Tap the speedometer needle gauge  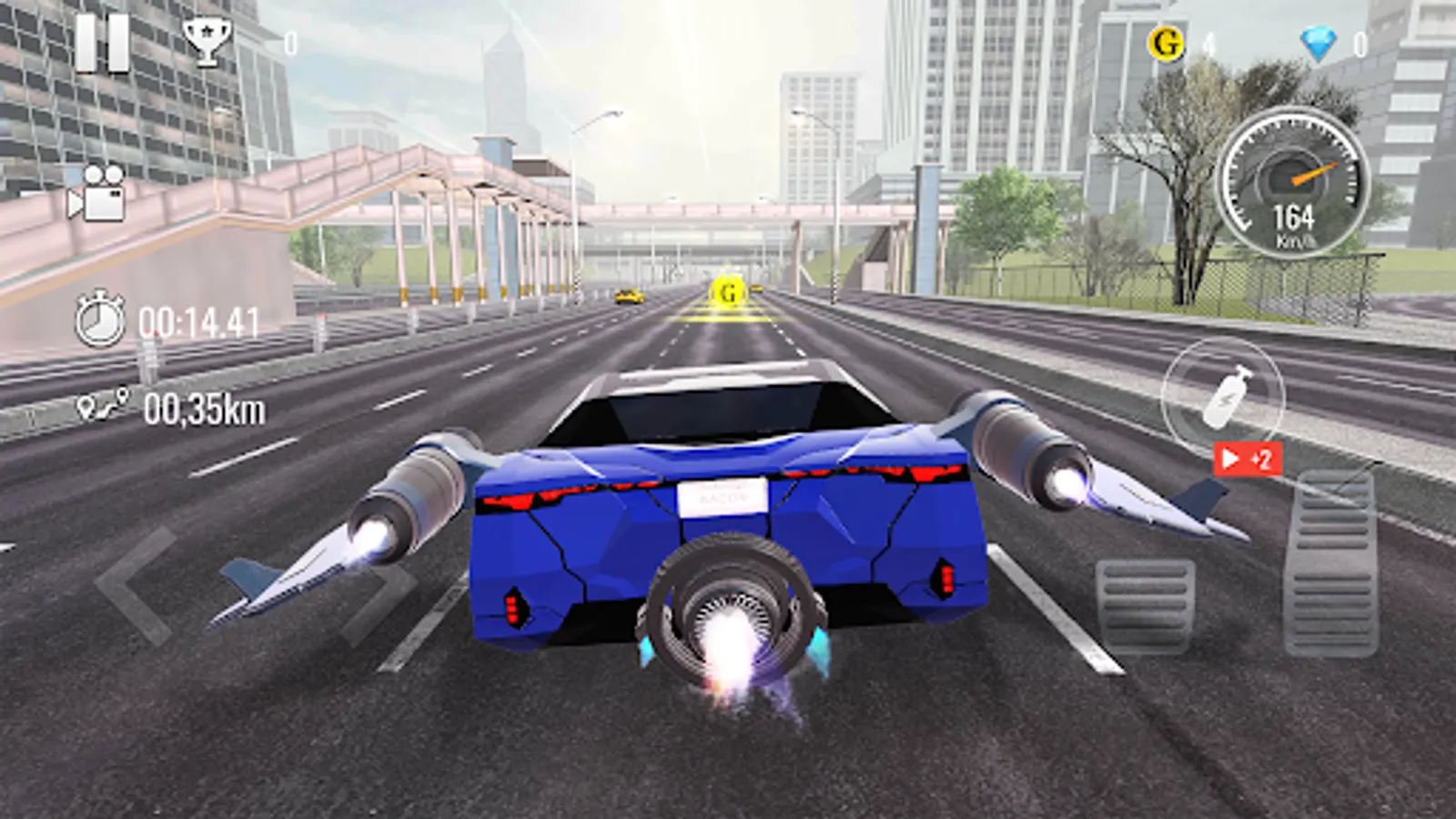point(1307,167)
